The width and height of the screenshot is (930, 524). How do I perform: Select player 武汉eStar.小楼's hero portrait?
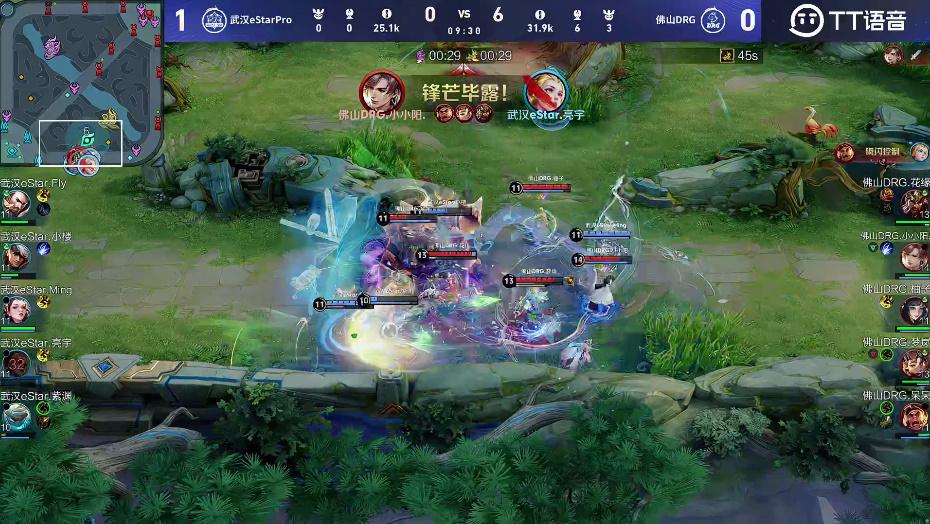15,257
